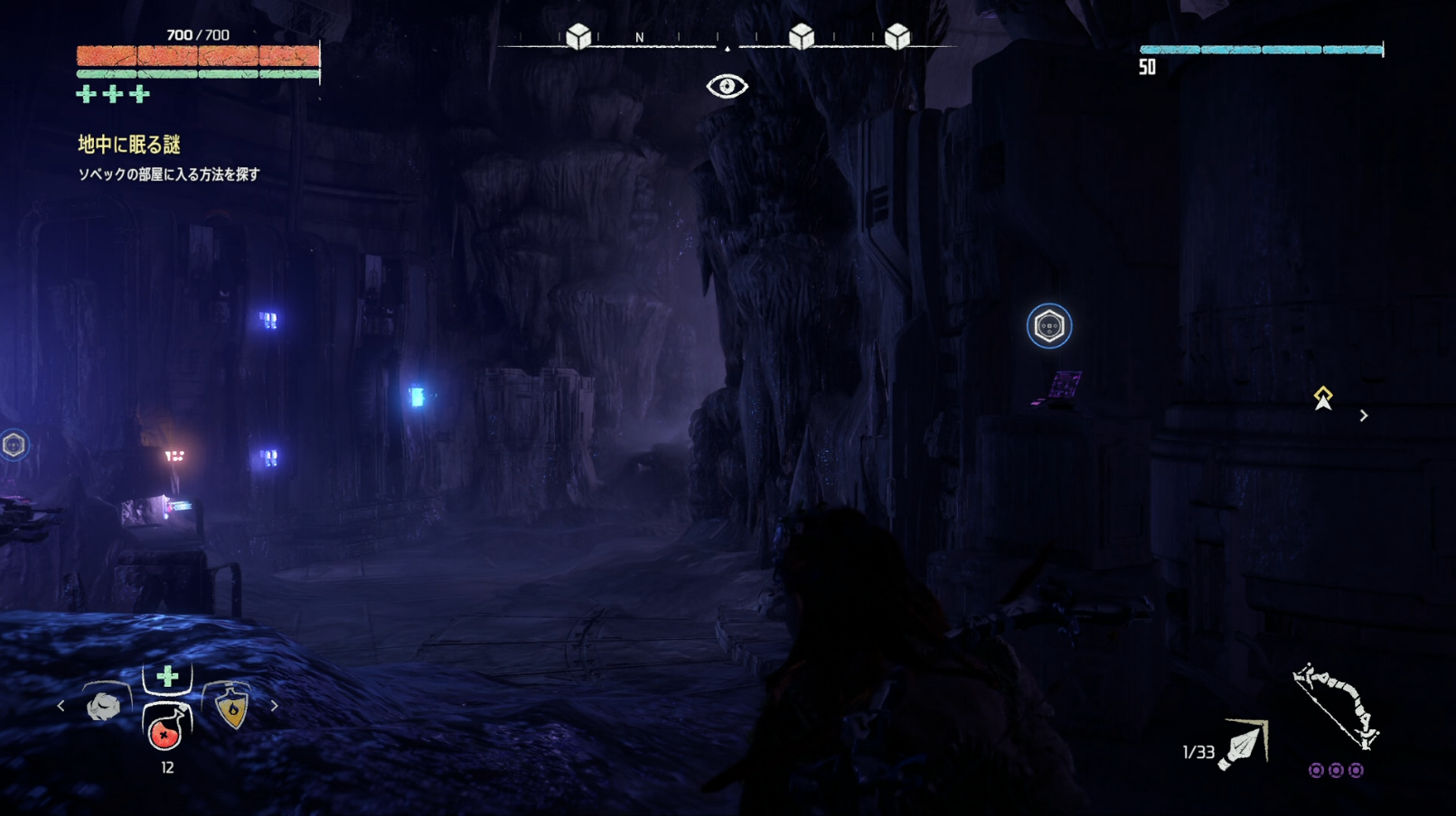Click the quest tracker title 地中に眠る謎
This screenshot has height=816, width=1456.
tap(129, 145)
